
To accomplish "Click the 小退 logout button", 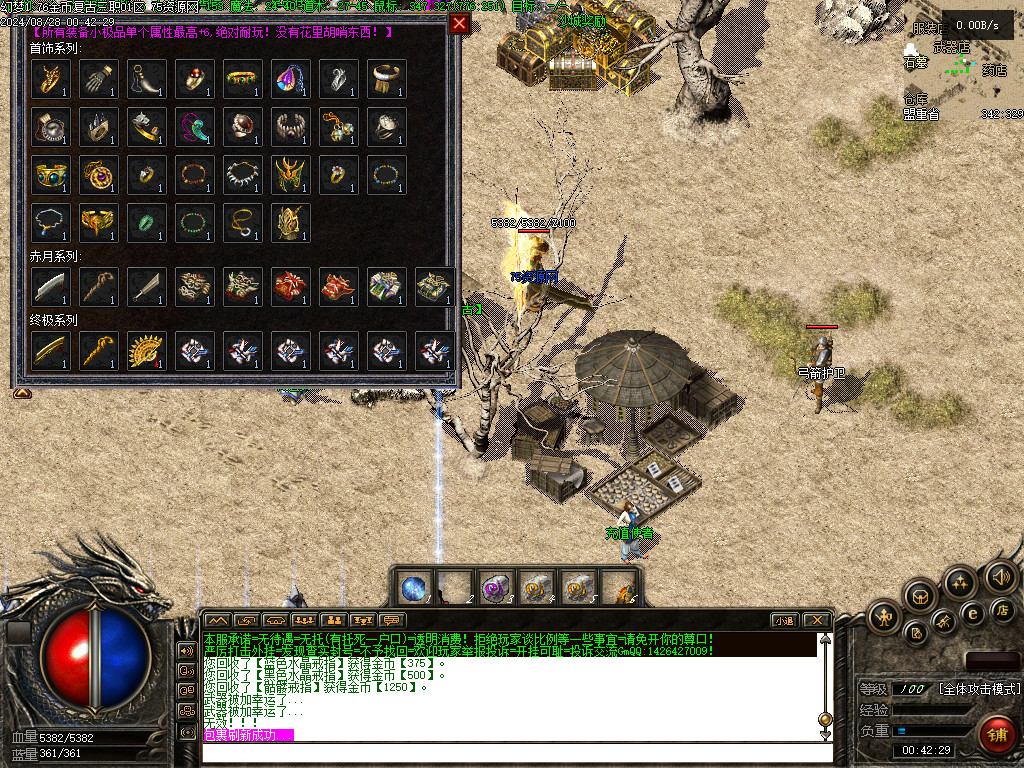I will 785,620.
